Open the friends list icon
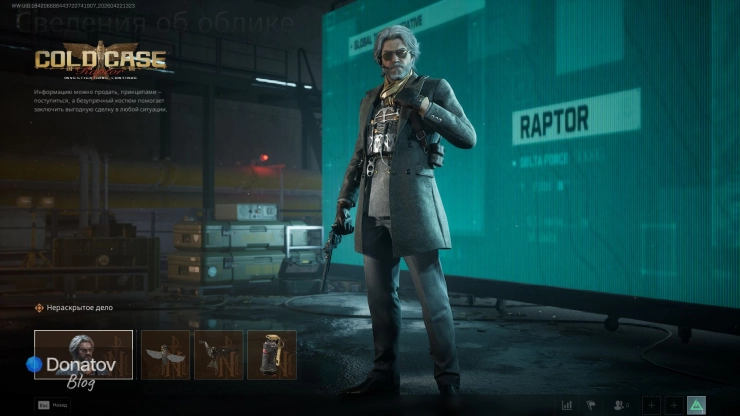This screenshot has height=416, width=740. click(x=621, y=405)
